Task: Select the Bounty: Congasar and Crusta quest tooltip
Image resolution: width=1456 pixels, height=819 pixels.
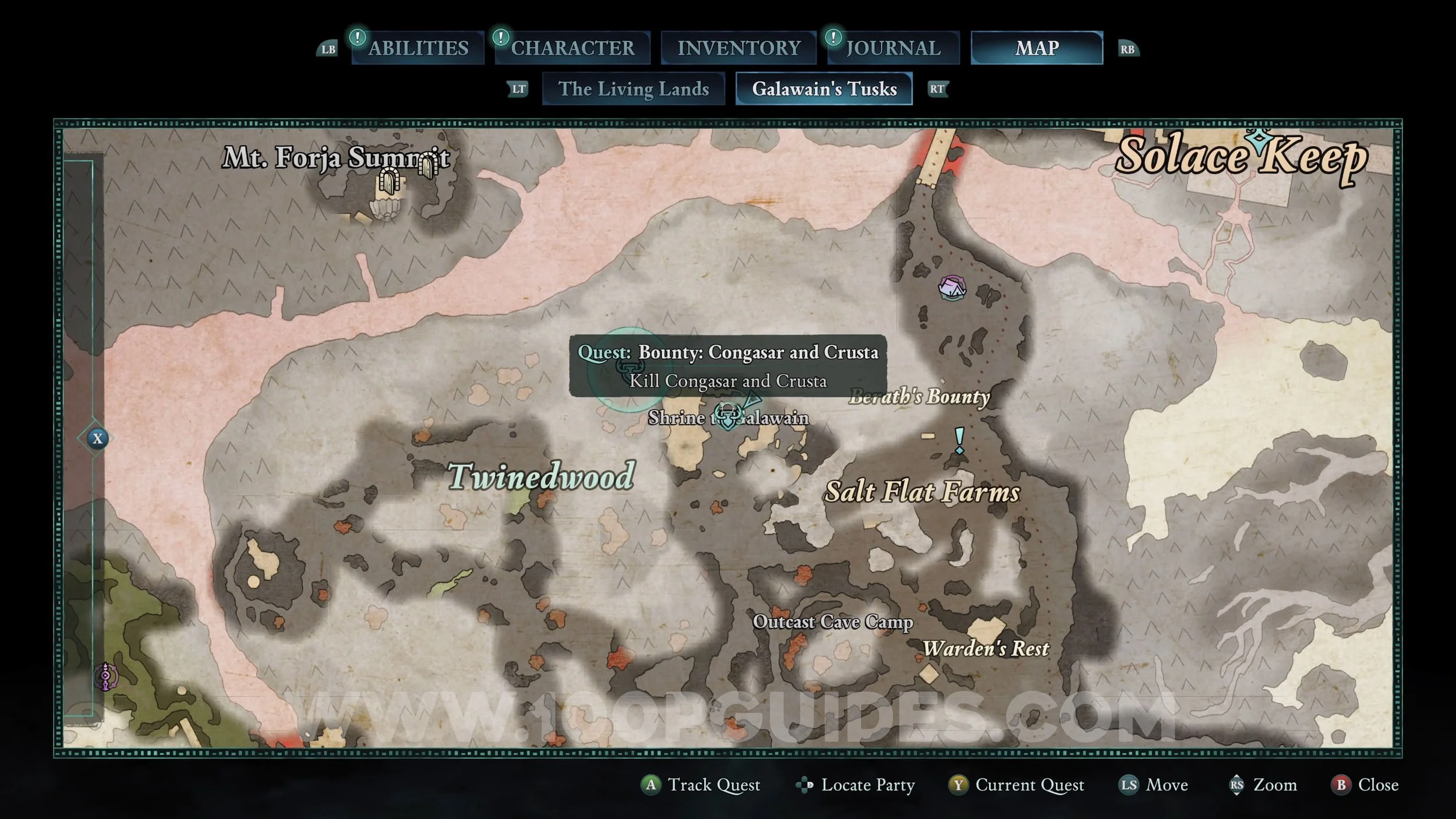Action: [728, 366]
